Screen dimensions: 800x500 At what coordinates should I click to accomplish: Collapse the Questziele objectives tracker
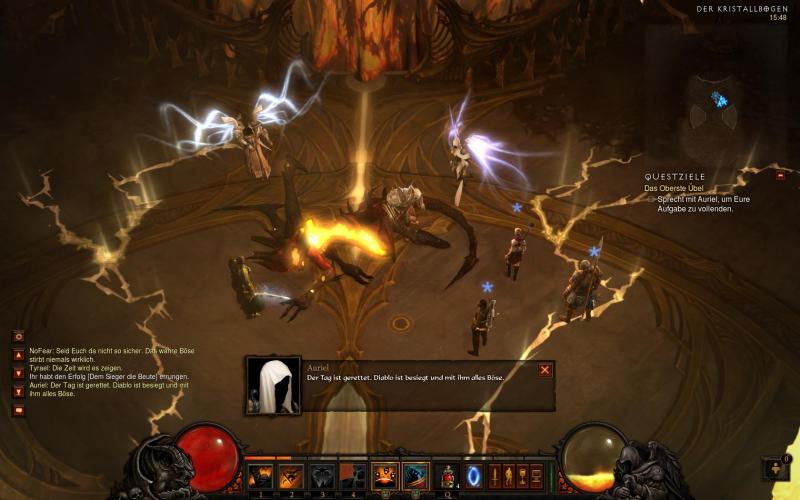(x=780, y=175)
